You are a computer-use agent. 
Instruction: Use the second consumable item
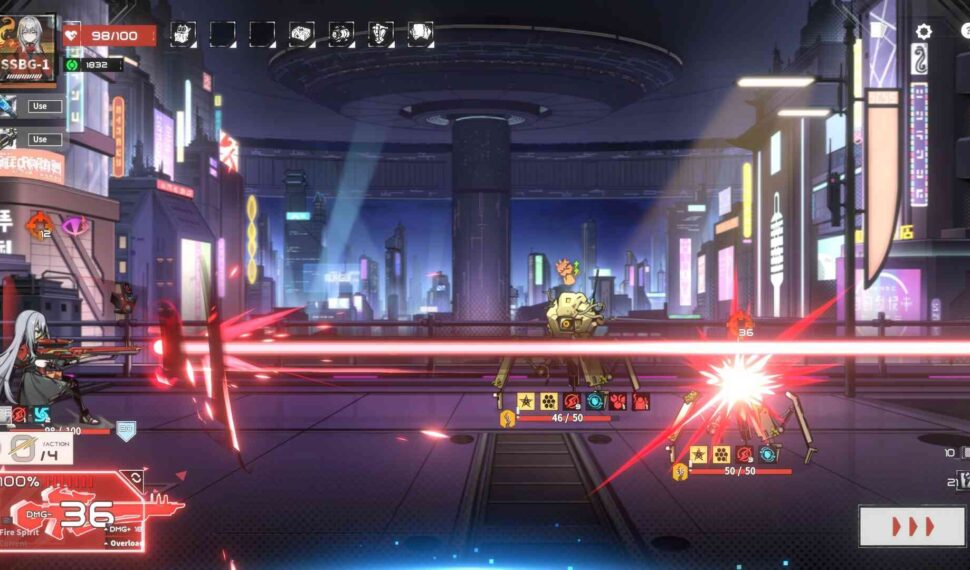coord(39,139)
